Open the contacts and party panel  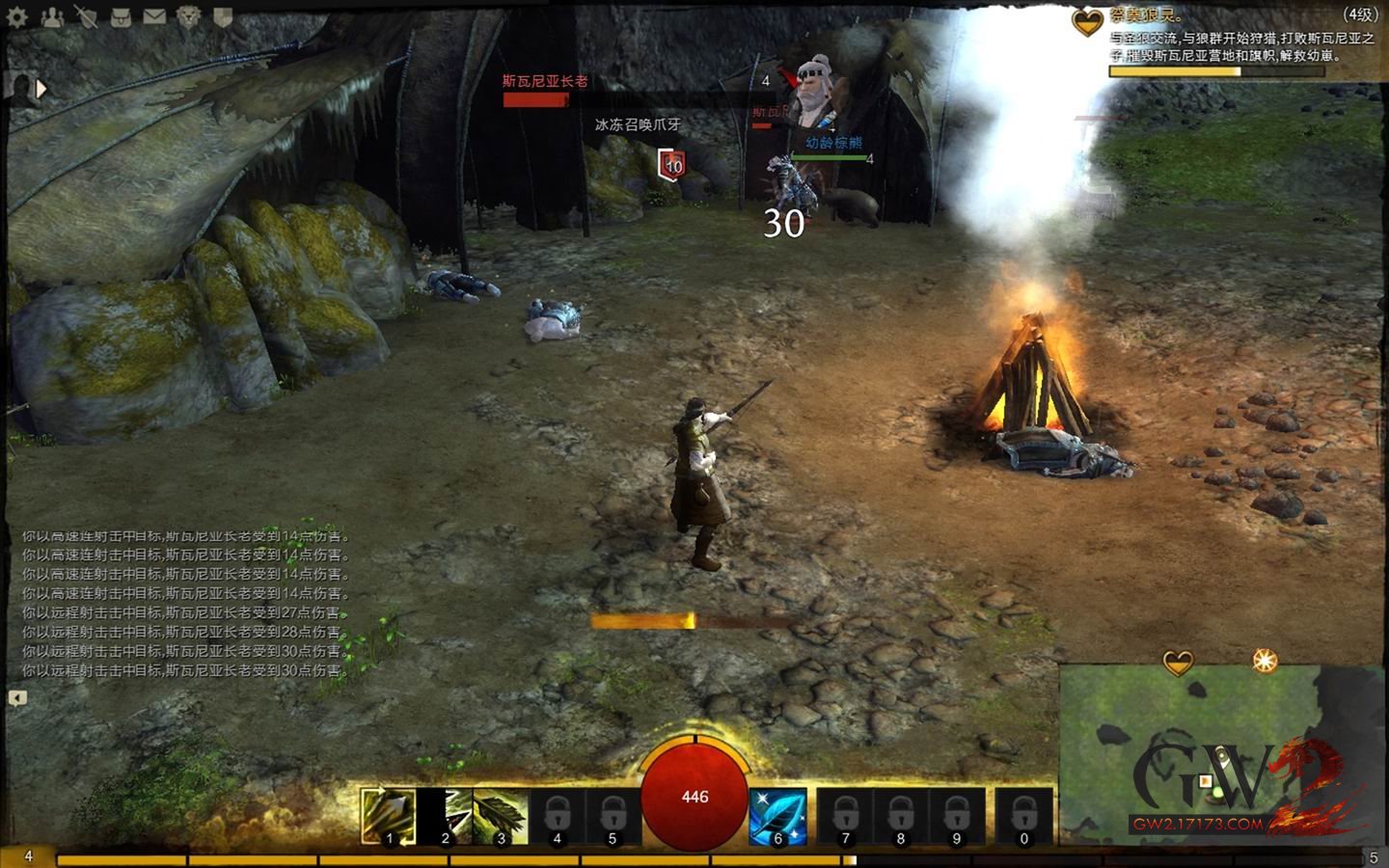pos(52,17)
